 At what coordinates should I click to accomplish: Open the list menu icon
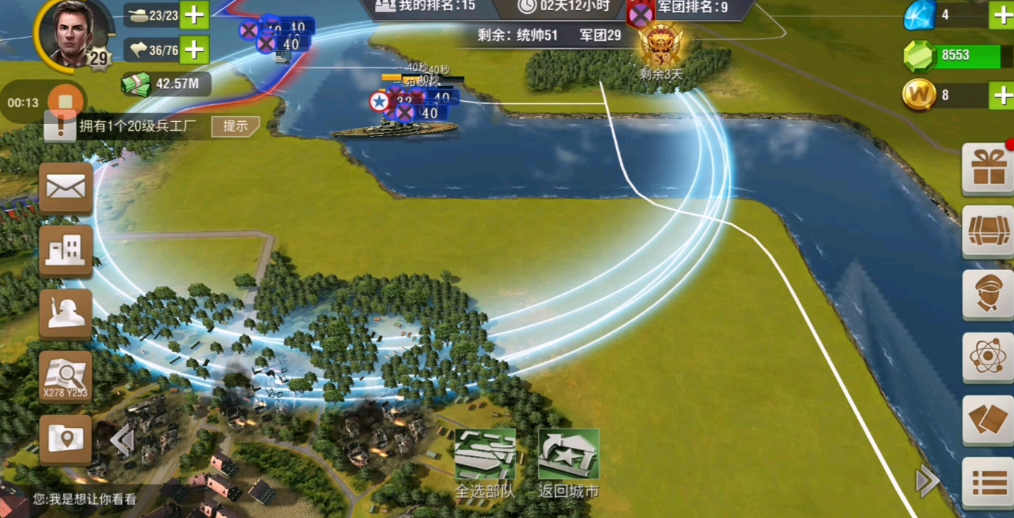click(x=988, y=483)
